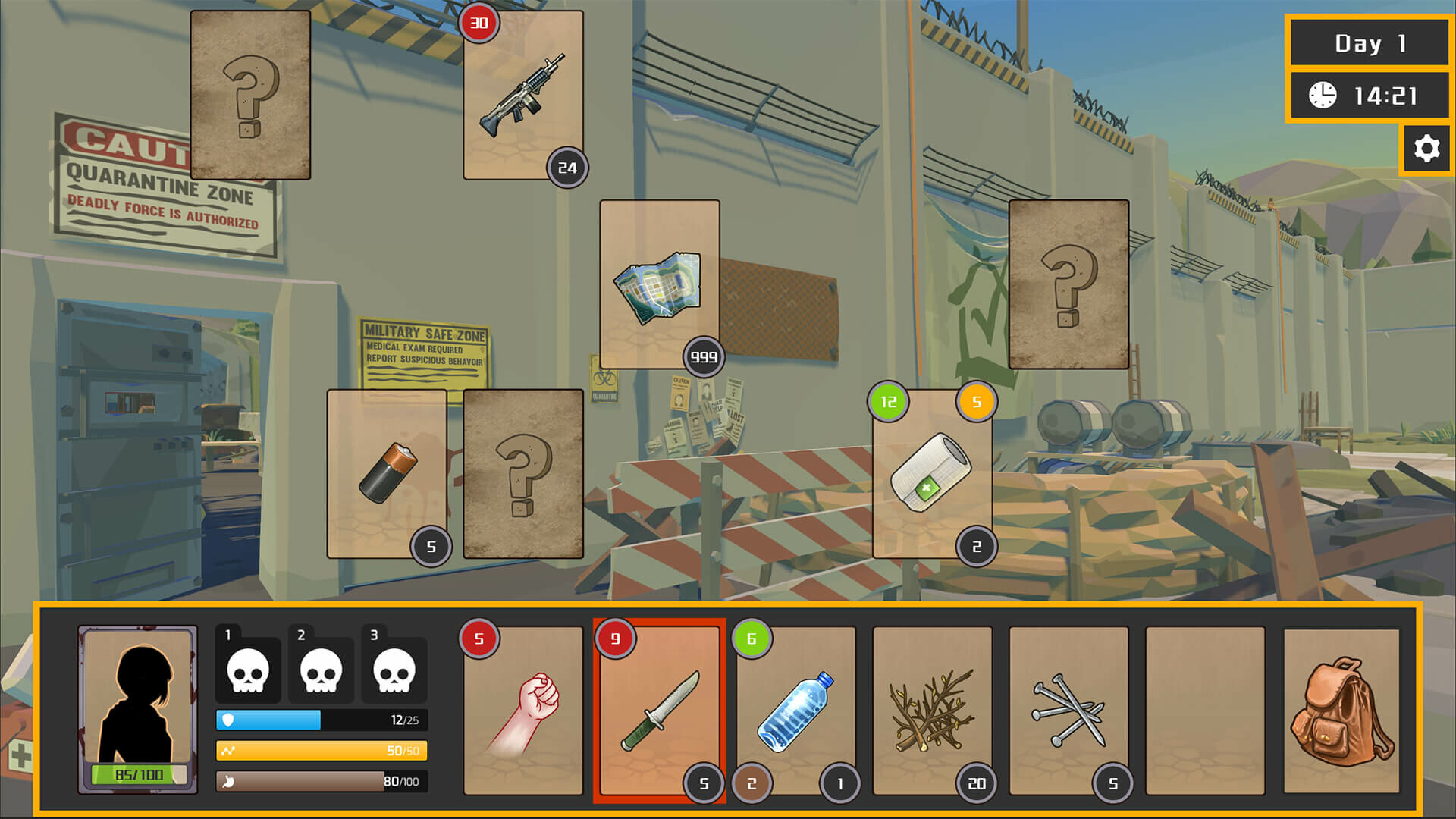This screenshot has height=819, width=1456.
Task: Select skull slot number 2
Action: pos(322,667)
